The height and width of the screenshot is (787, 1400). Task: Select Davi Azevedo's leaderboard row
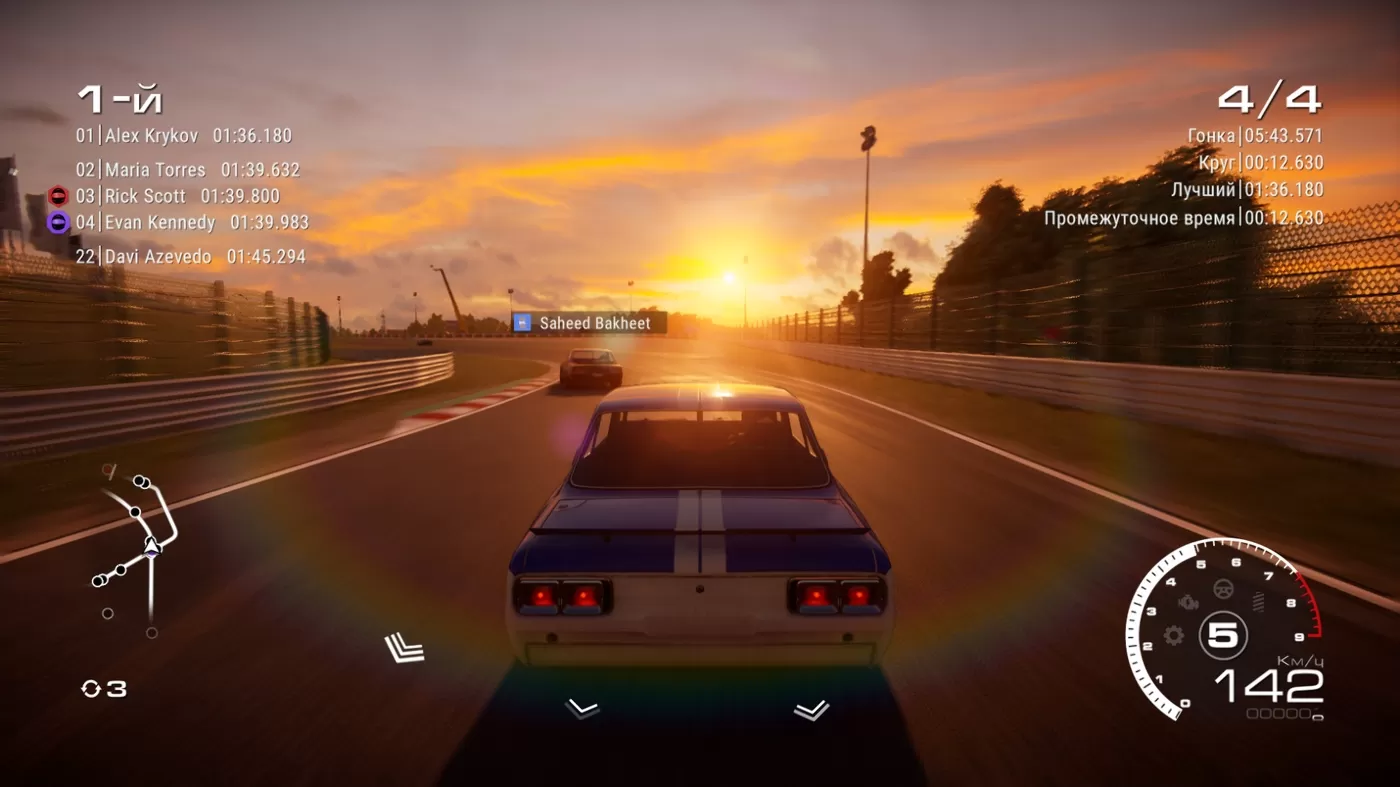click(x=190, y=257)
